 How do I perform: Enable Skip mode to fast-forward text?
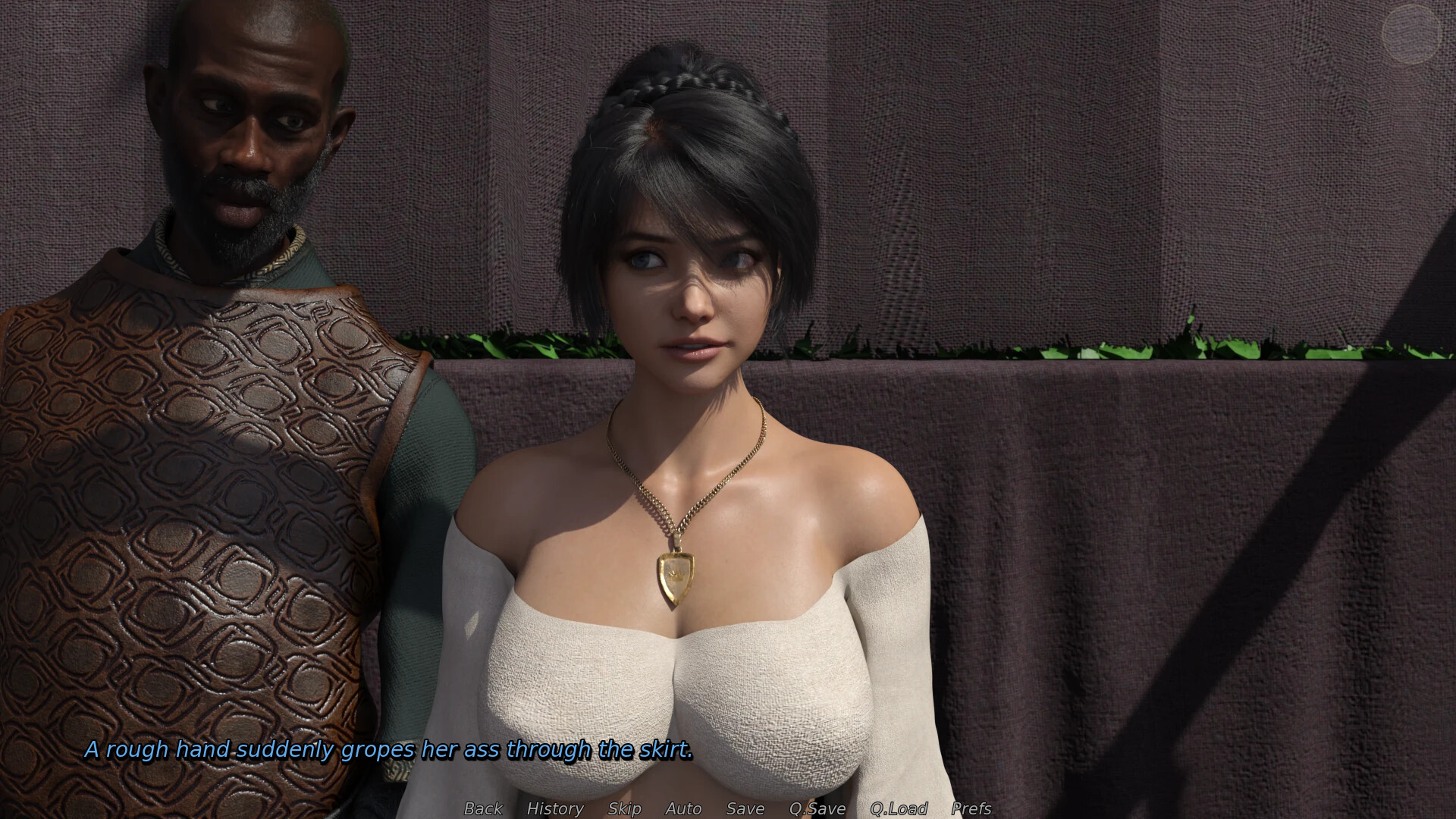[623, 808]
